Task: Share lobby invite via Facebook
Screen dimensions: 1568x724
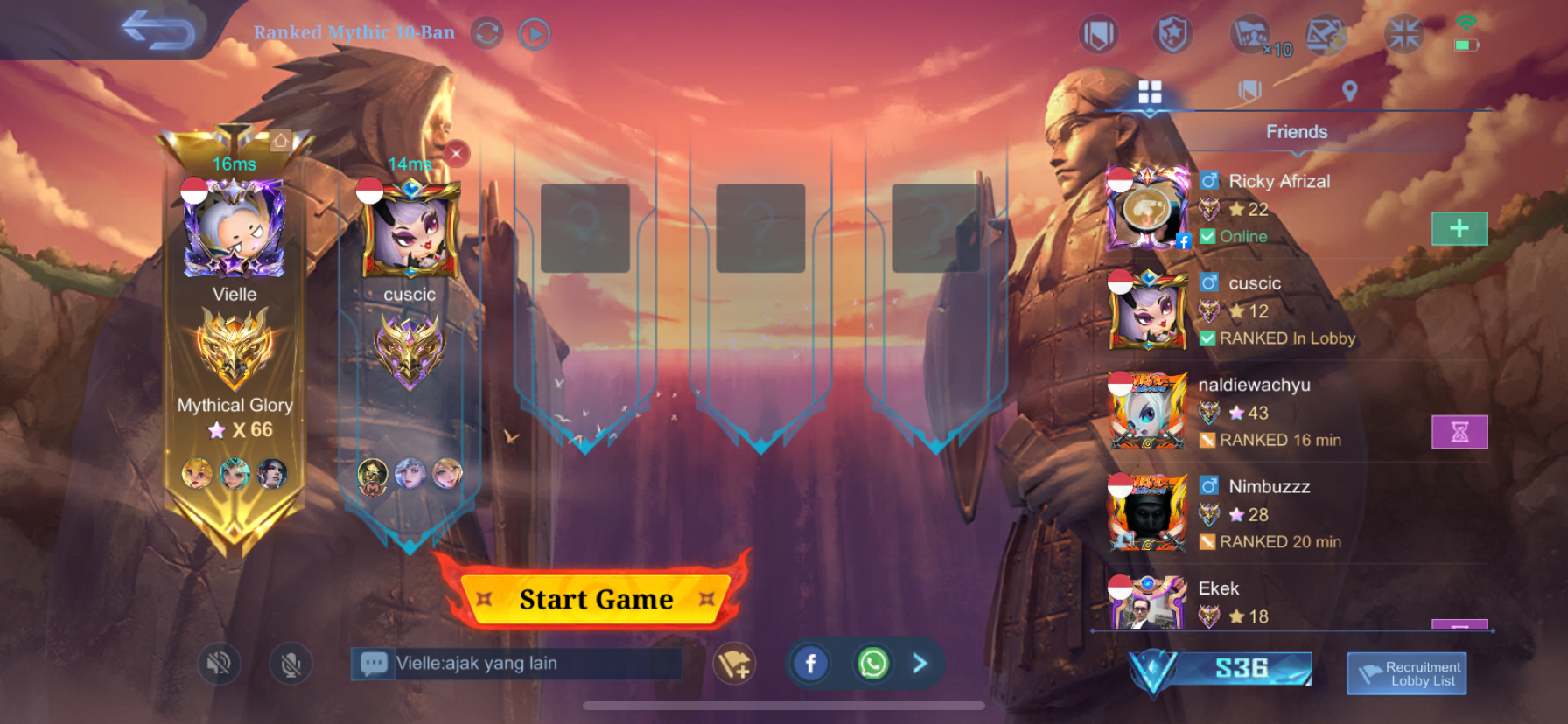Action: [810, 664]
